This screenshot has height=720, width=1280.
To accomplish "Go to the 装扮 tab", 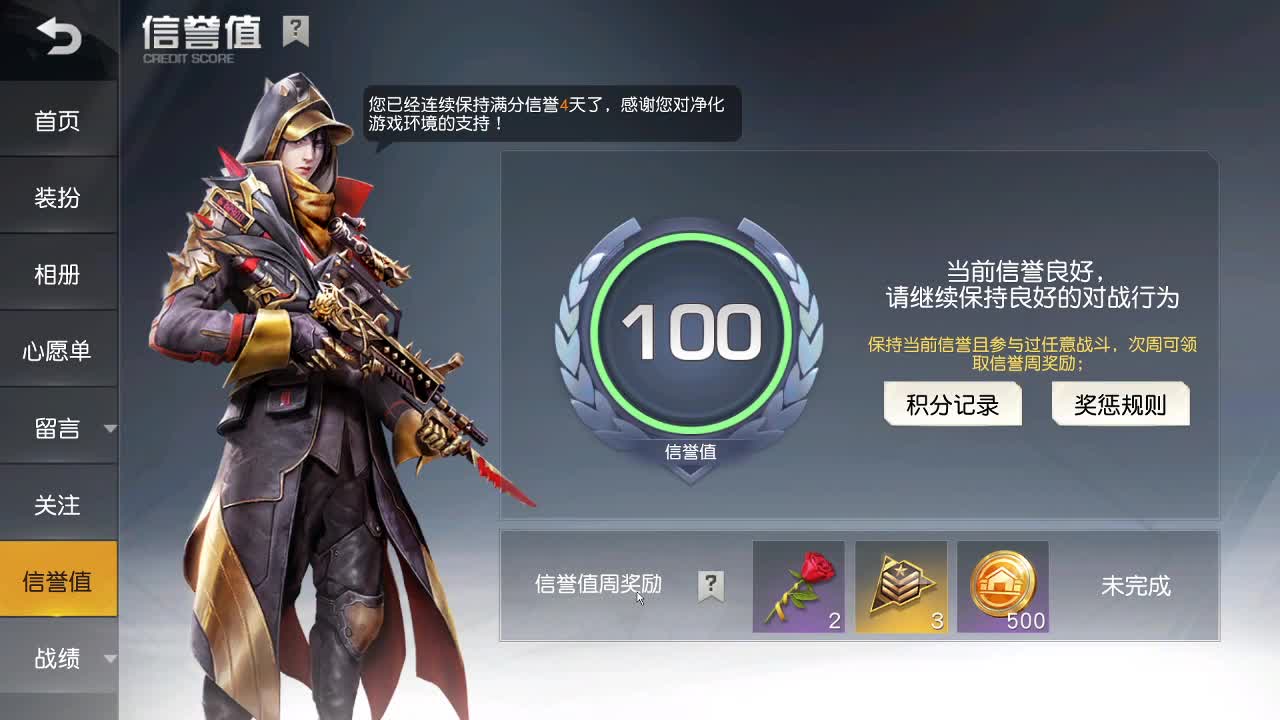I will 59,196.
